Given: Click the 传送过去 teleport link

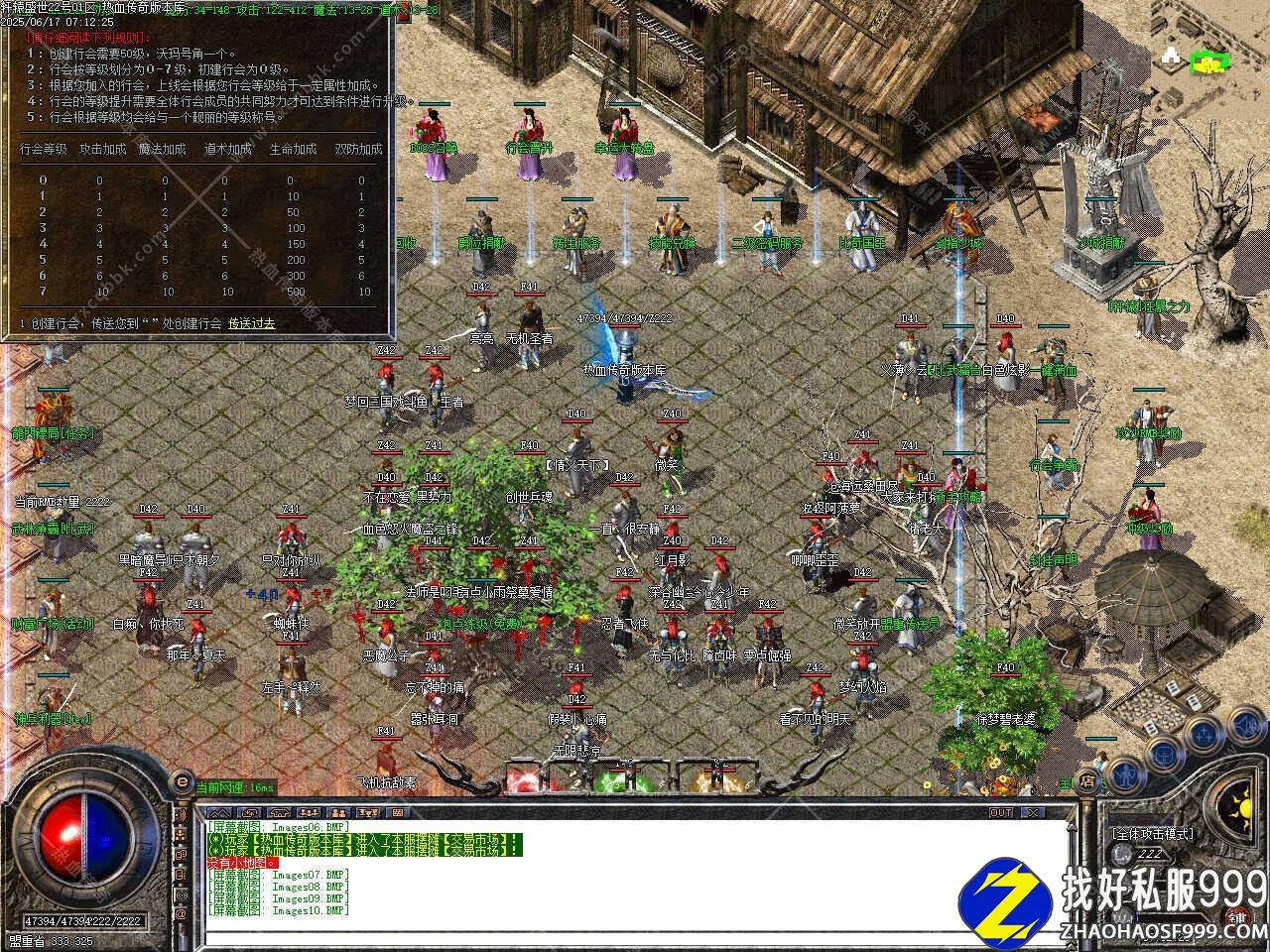Looking at the screenshot, I should (x=252, y=323).
